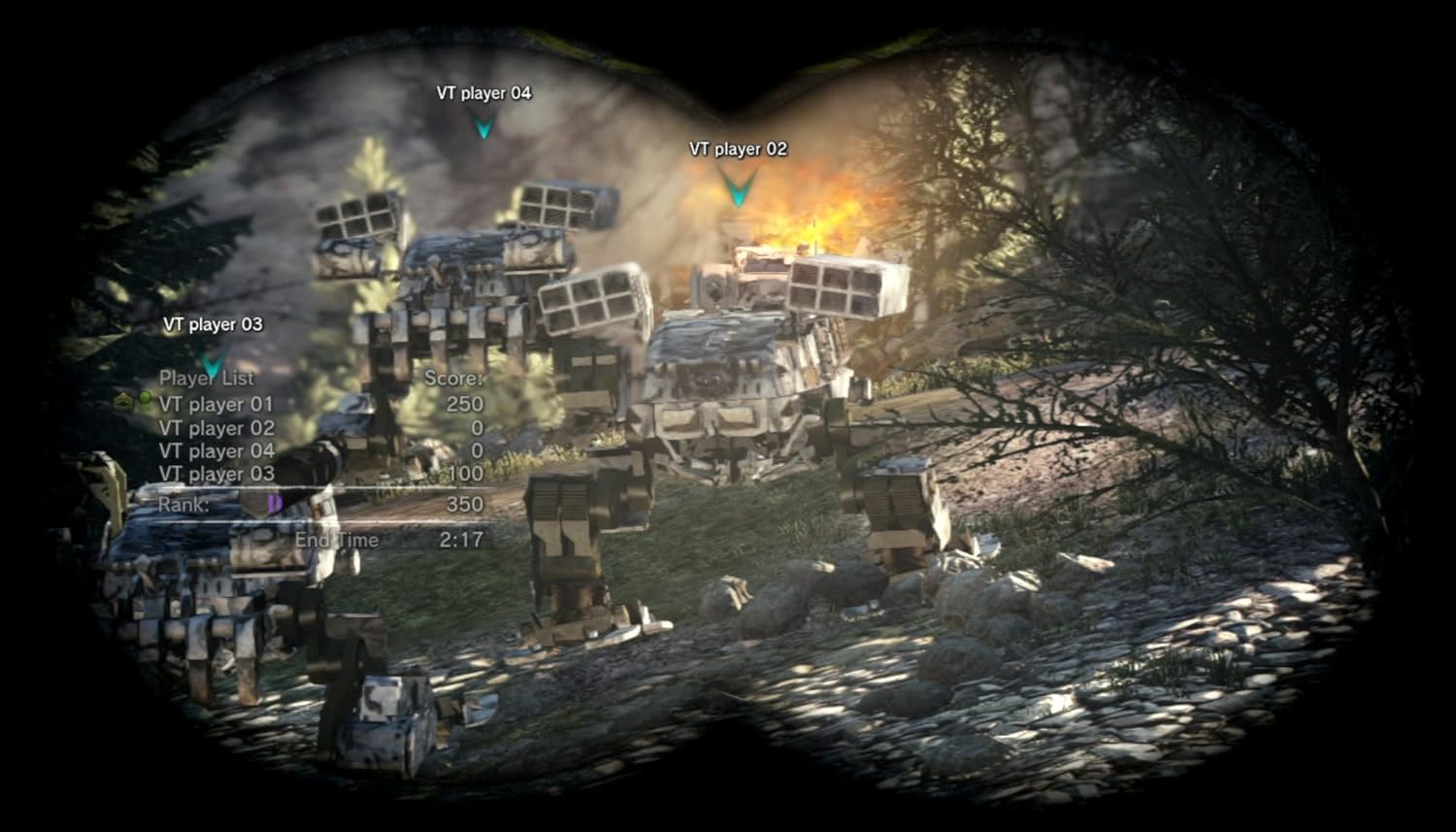The height and width of the screenshot is (832, 1456).
Task: Target the VT player 02 name tag near the explosion
Action: coord(738,150)
